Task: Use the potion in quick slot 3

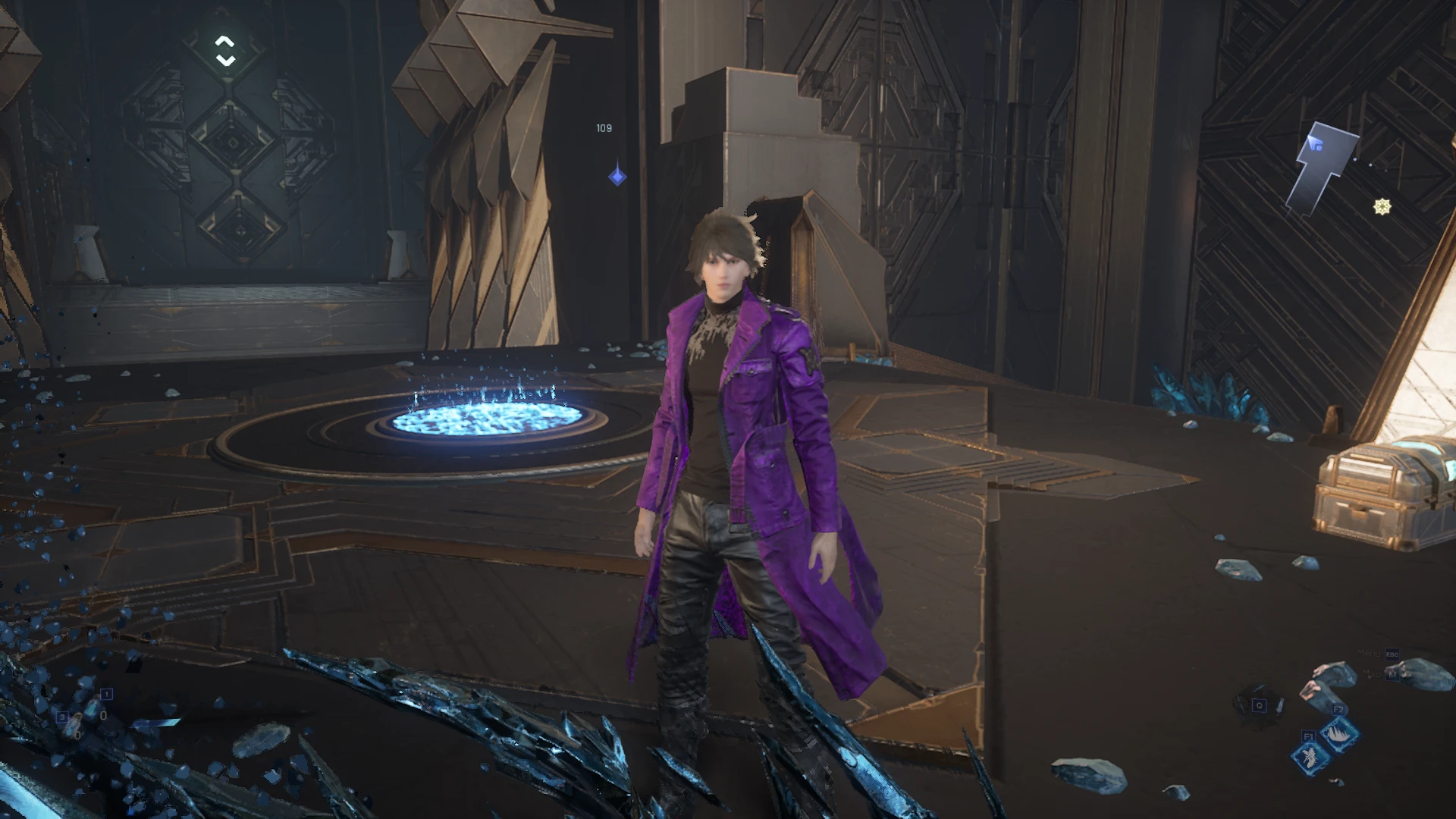Action: [x=72, y=728]
